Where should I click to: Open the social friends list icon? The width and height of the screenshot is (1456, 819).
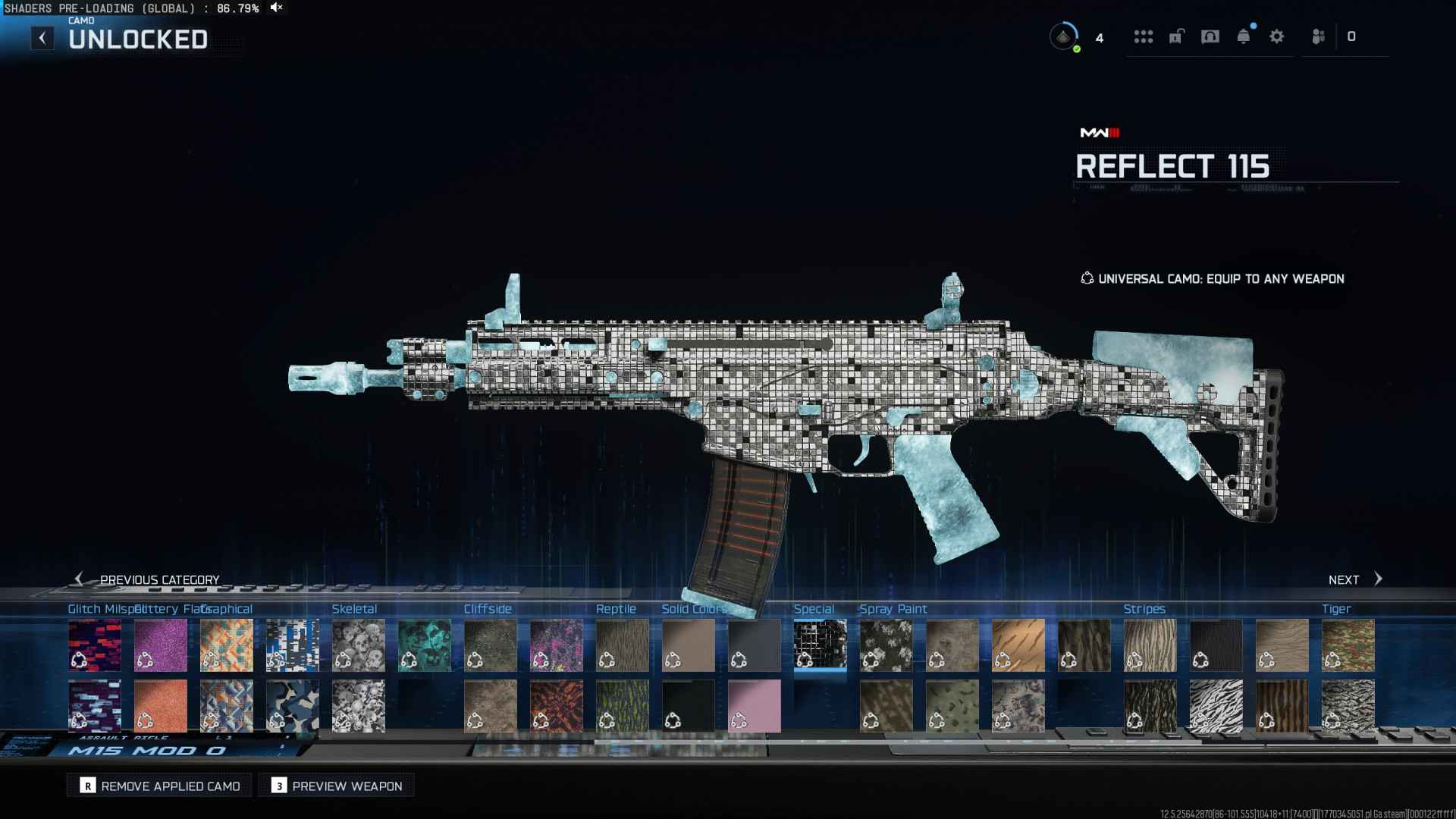(x=1318, y=36)
